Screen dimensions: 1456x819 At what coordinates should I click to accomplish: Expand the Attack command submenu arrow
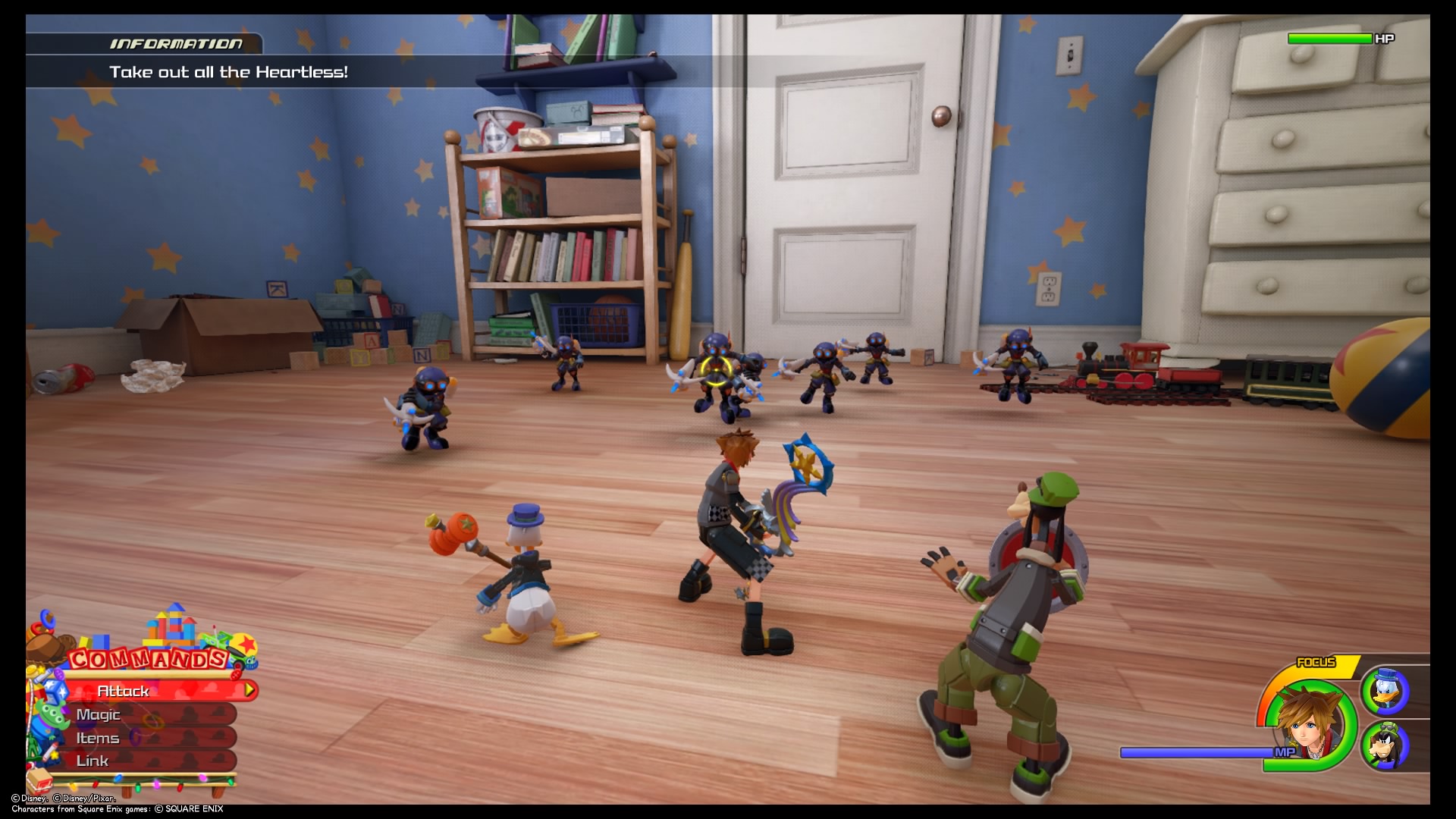click(x=251, y=690)
